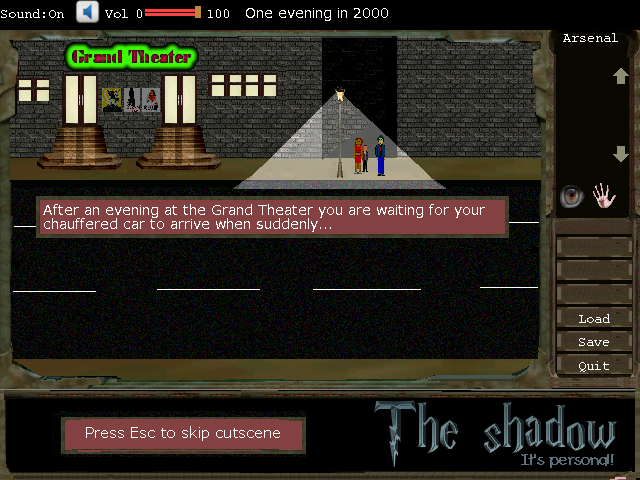
Task: Toggle sound with the speaker icon
Action: click(x=87, y=12)
